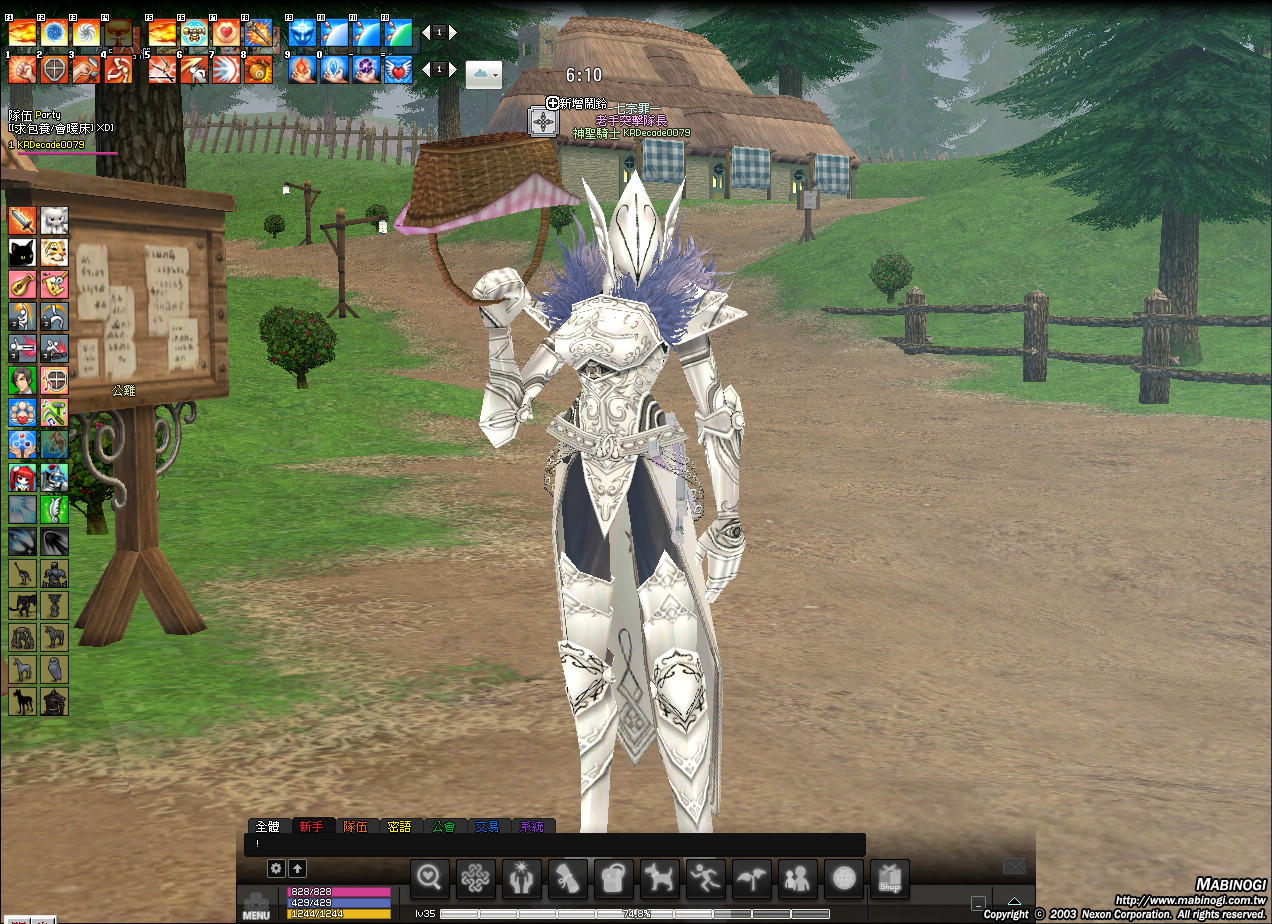Click the sword icon atop the side bar

pos(22,219)
